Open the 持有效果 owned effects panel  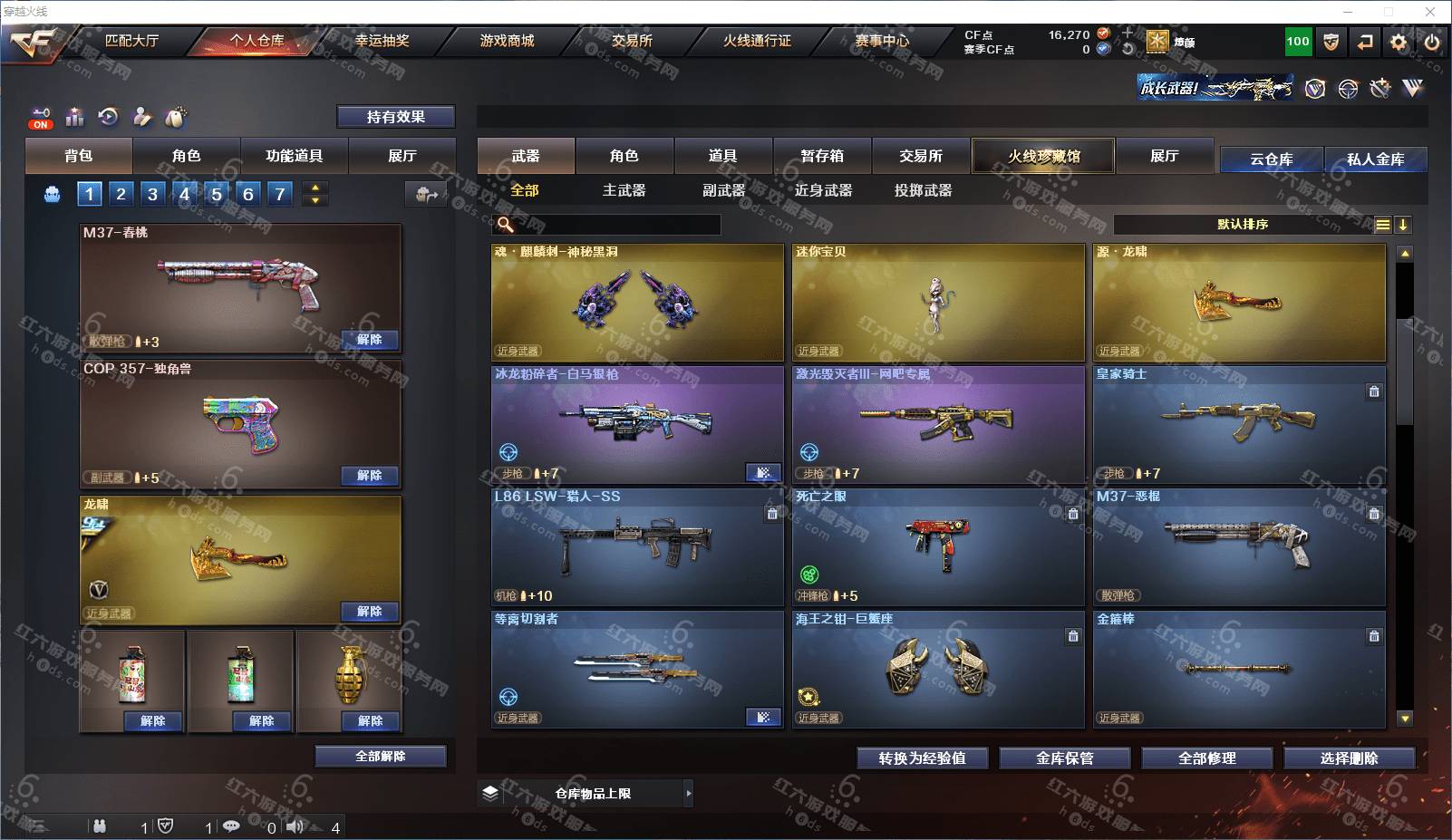coord(395,117)
